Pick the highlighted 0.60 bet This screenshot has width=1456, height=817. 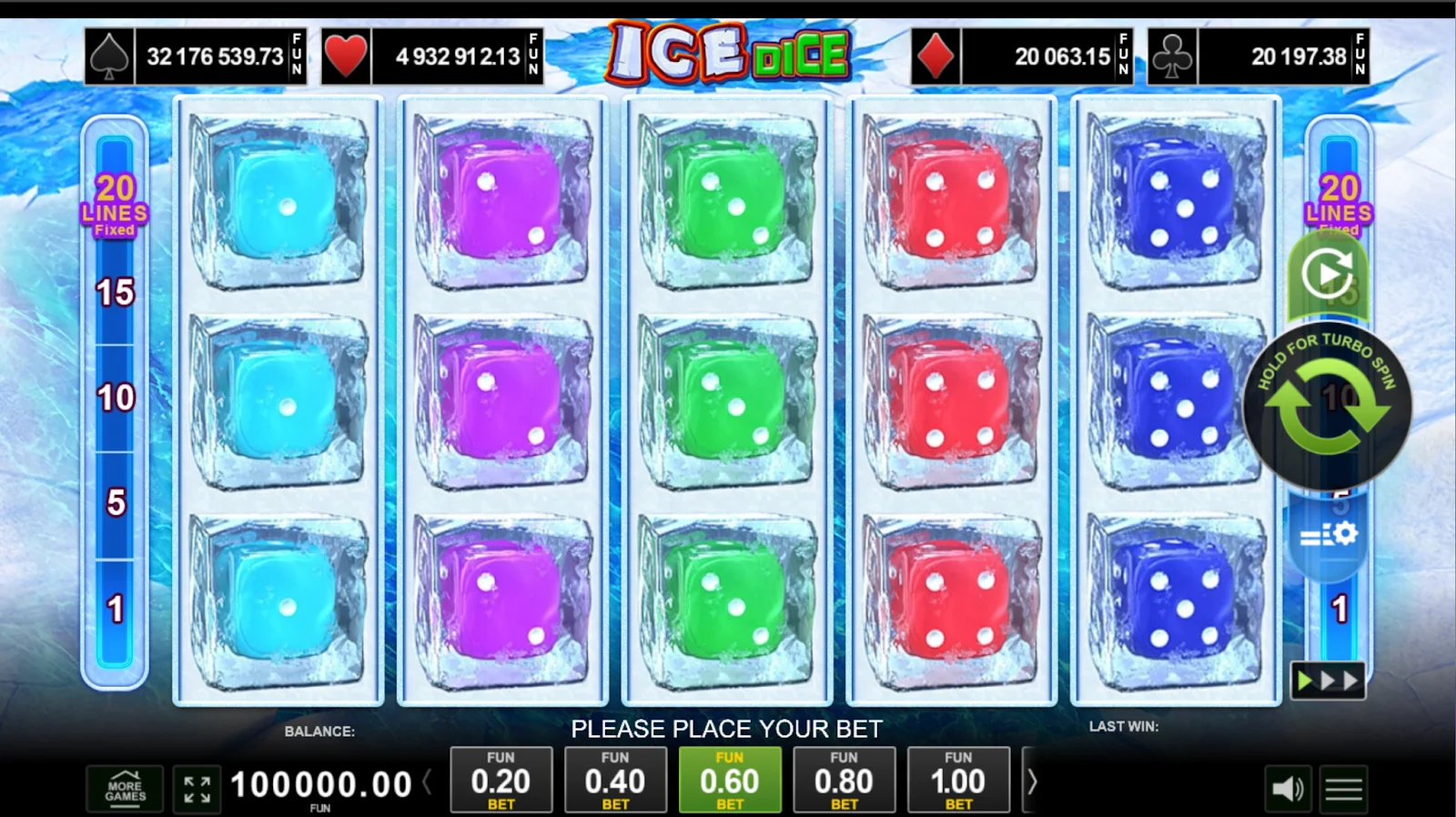tap(730, 780)
